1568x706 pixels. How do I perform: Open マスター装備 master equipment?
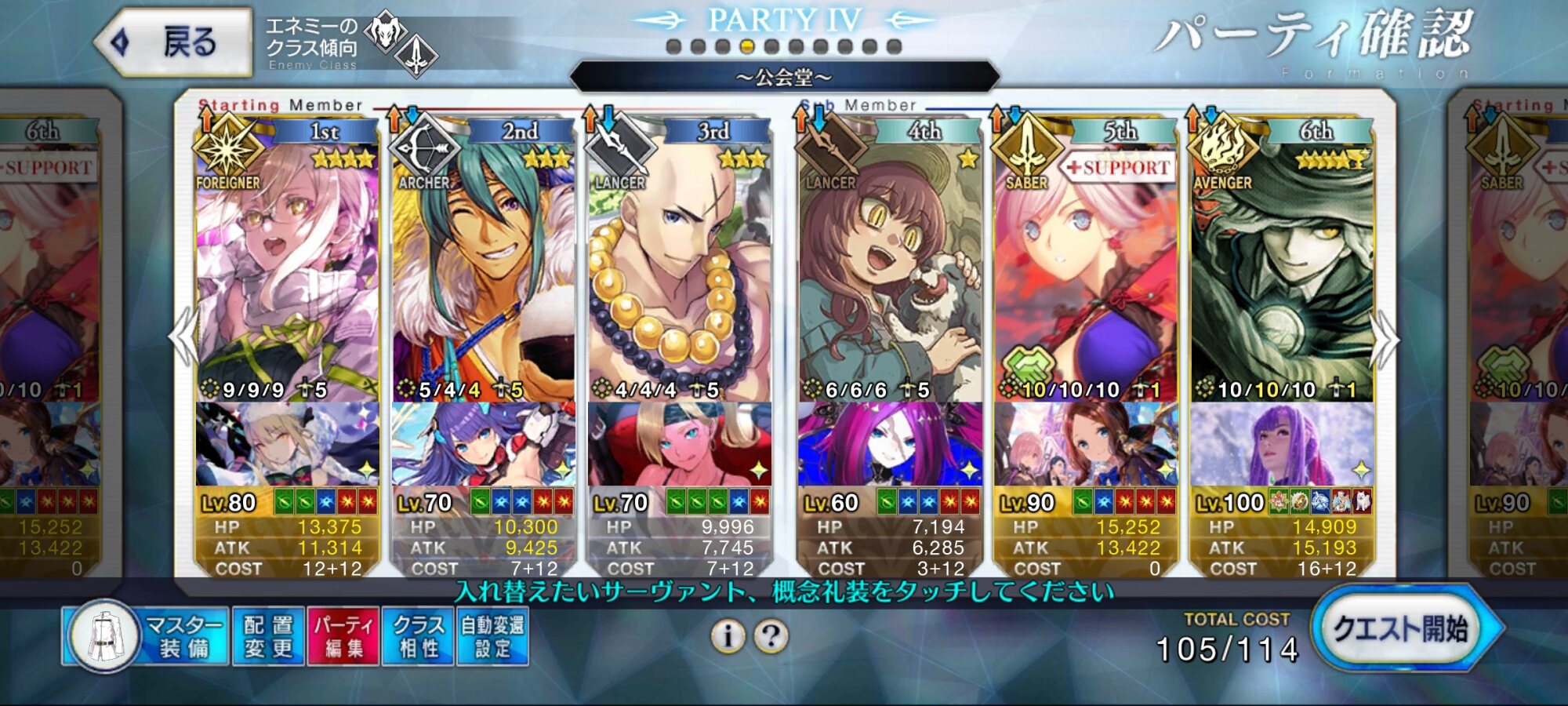tap(146, 636)
